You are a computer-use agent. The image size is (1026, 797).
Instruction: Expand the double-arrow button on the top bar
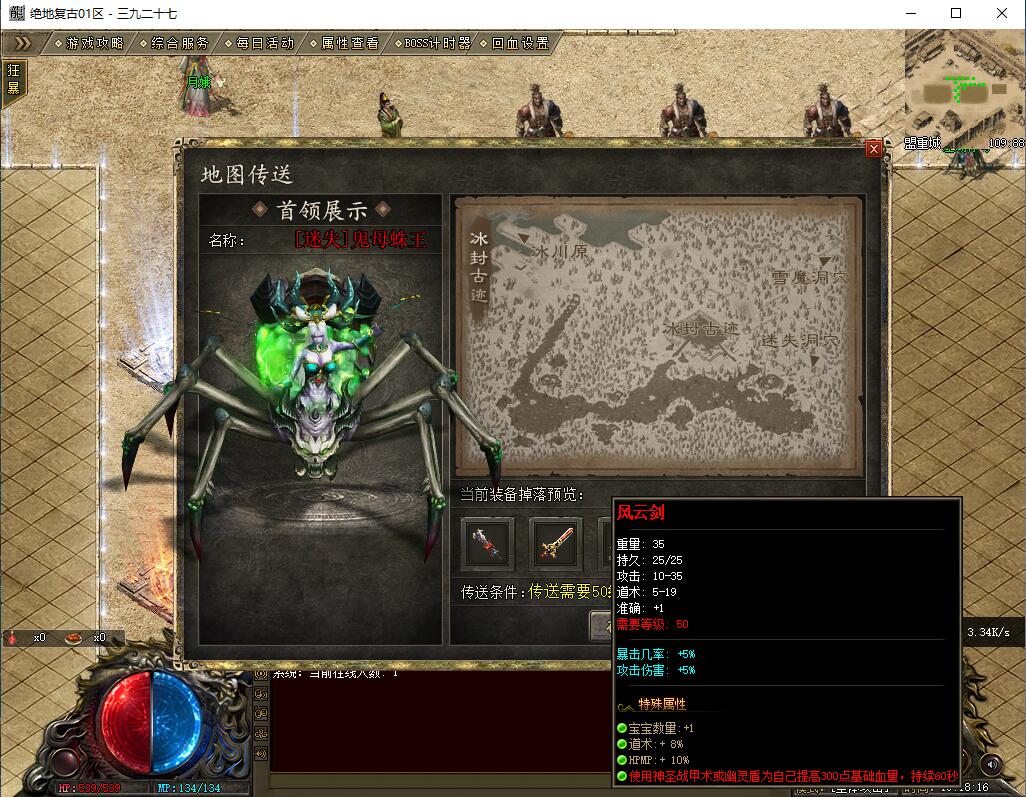(x=24, y=44)
